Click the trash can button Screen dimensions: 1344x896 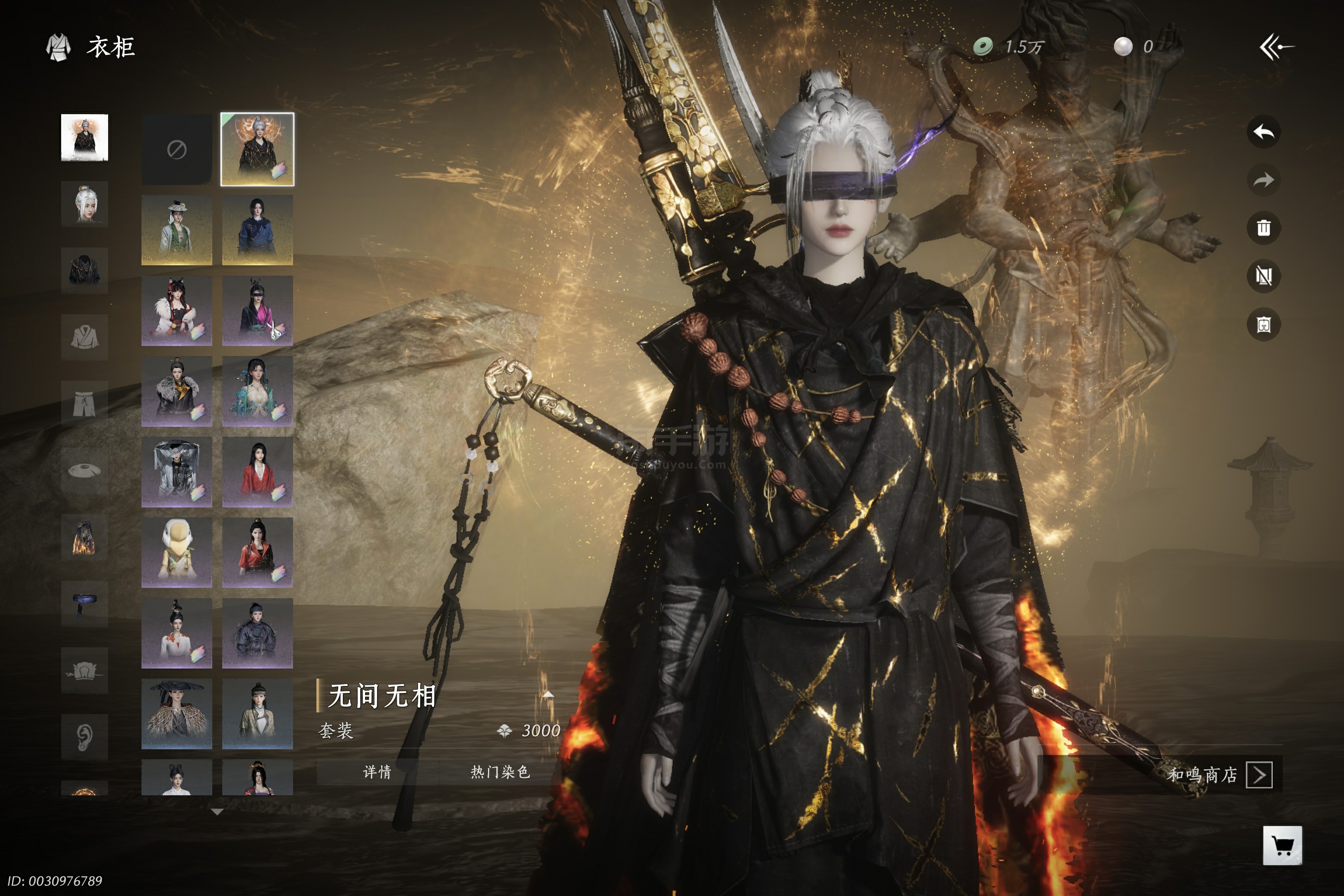click(1263, 229)
